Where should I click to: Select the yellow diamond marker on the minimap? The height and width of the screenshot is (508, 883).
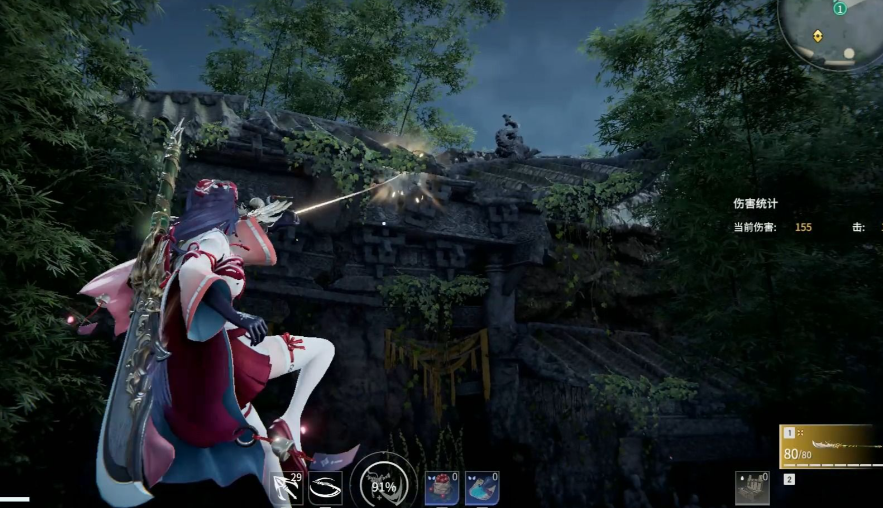tap(818, 36)
